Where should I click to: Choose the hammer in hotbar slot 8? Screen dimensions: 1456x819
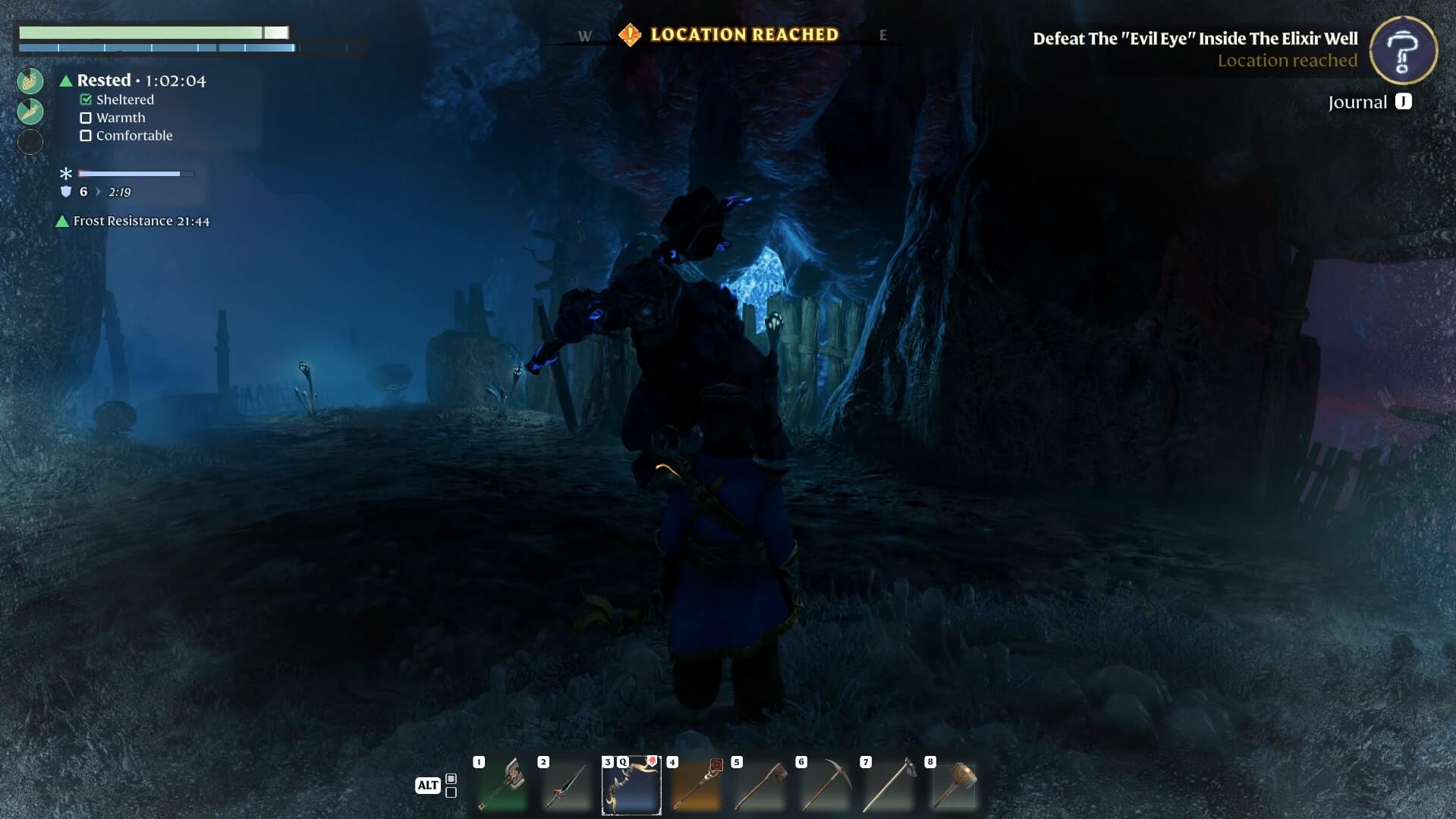coord(954,785)
